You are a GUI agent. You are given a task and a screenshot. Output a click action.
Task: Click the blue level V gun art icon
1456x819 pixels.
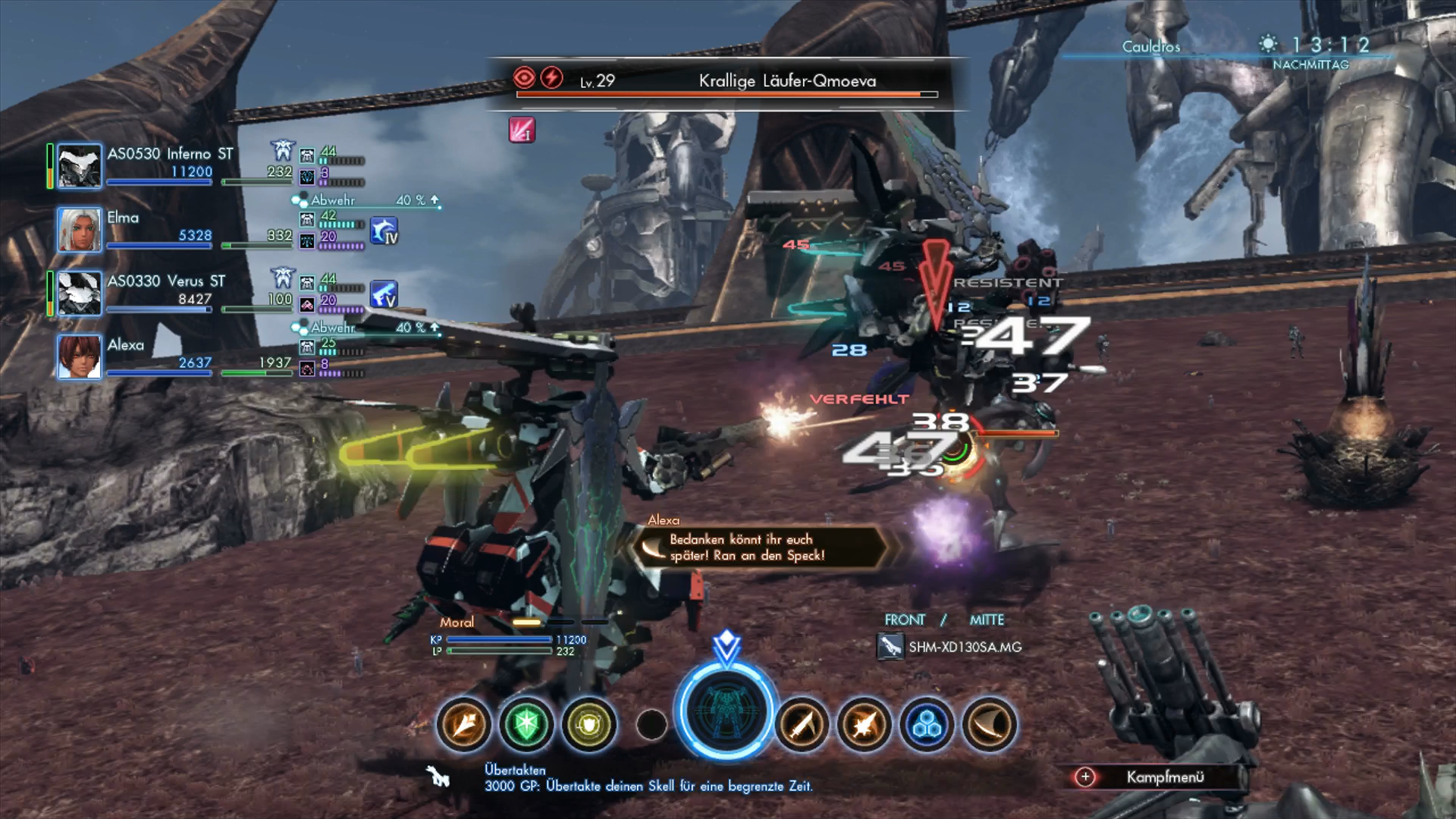(384, 294)
